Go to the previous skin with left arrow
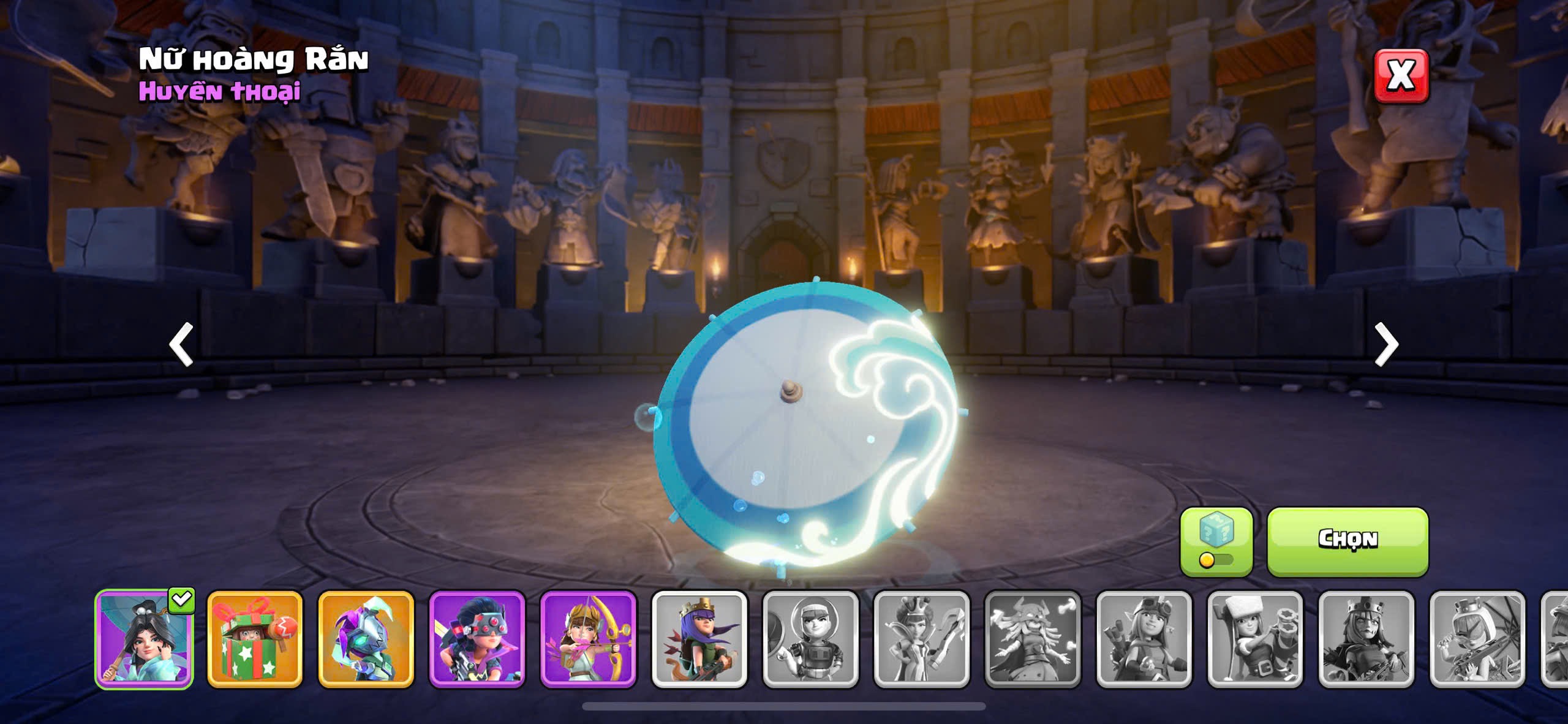The image size is (1568, 724). [181, 344]
